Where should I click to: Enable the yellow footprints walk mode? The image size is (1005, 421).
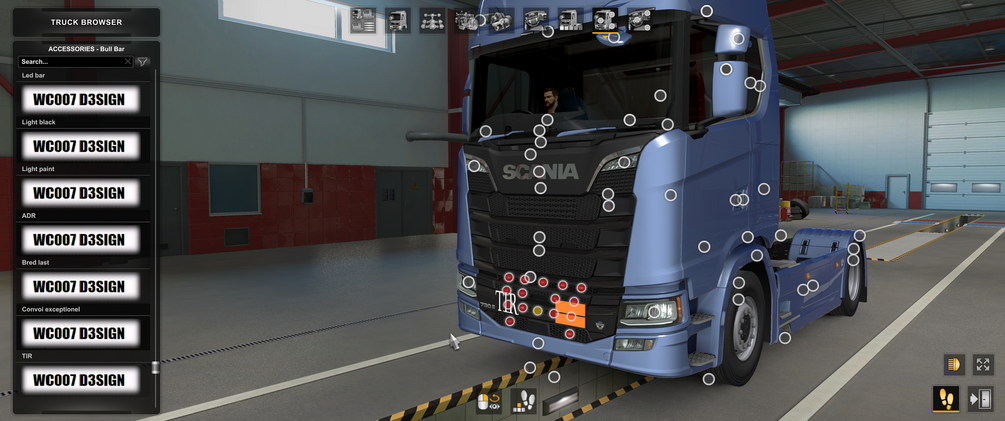[945, 399]
